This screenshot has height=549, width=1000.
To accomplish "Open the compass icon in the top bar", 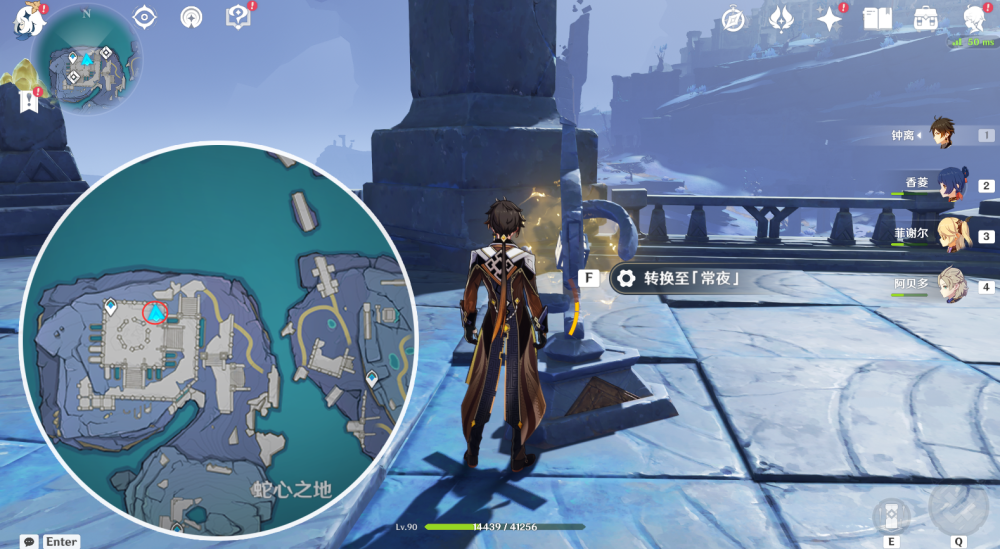I will tap(734, 19).
